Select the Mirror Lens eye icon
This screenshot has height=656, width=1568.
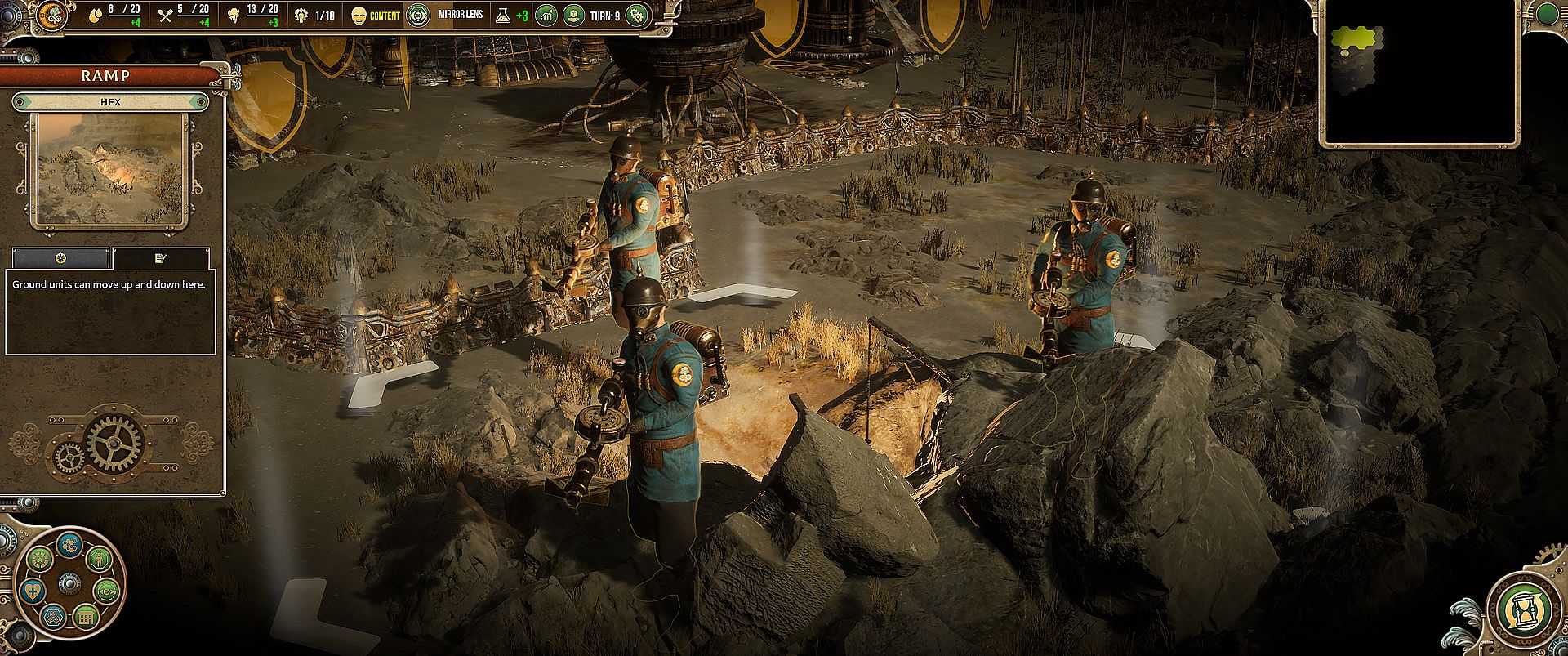click(x=418, y=15)
